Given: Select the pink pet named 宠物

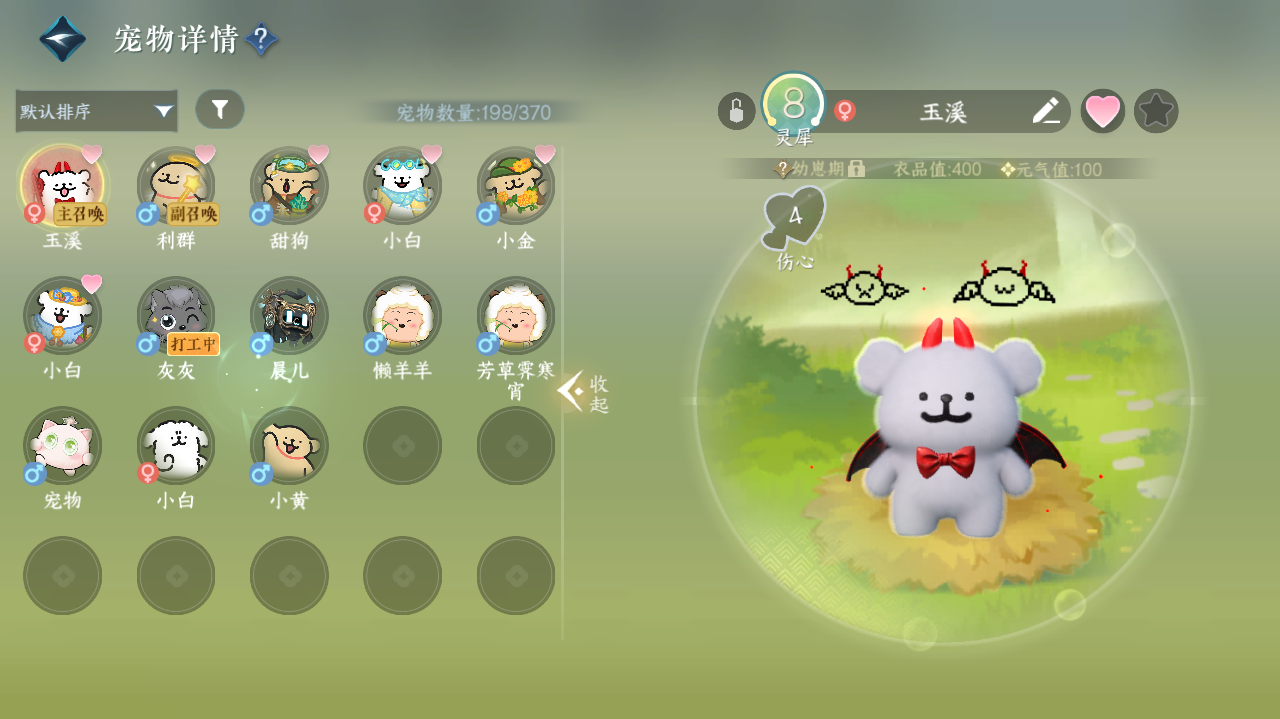Looking at the screenshot, I should click(62, 446).
